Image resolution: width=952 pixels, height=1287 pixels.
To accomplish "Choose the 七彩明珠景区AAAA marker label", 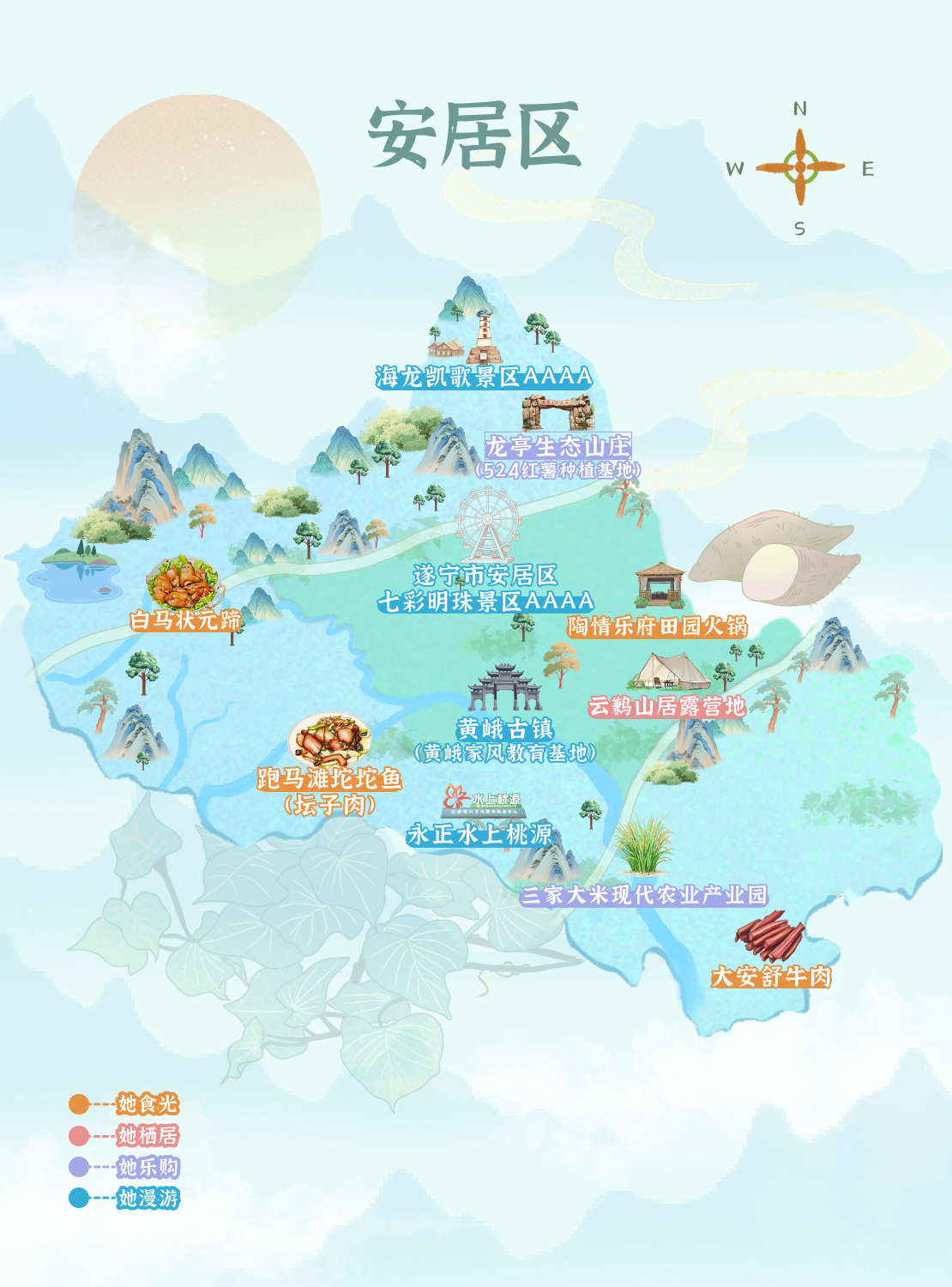I will pos(486,601).
